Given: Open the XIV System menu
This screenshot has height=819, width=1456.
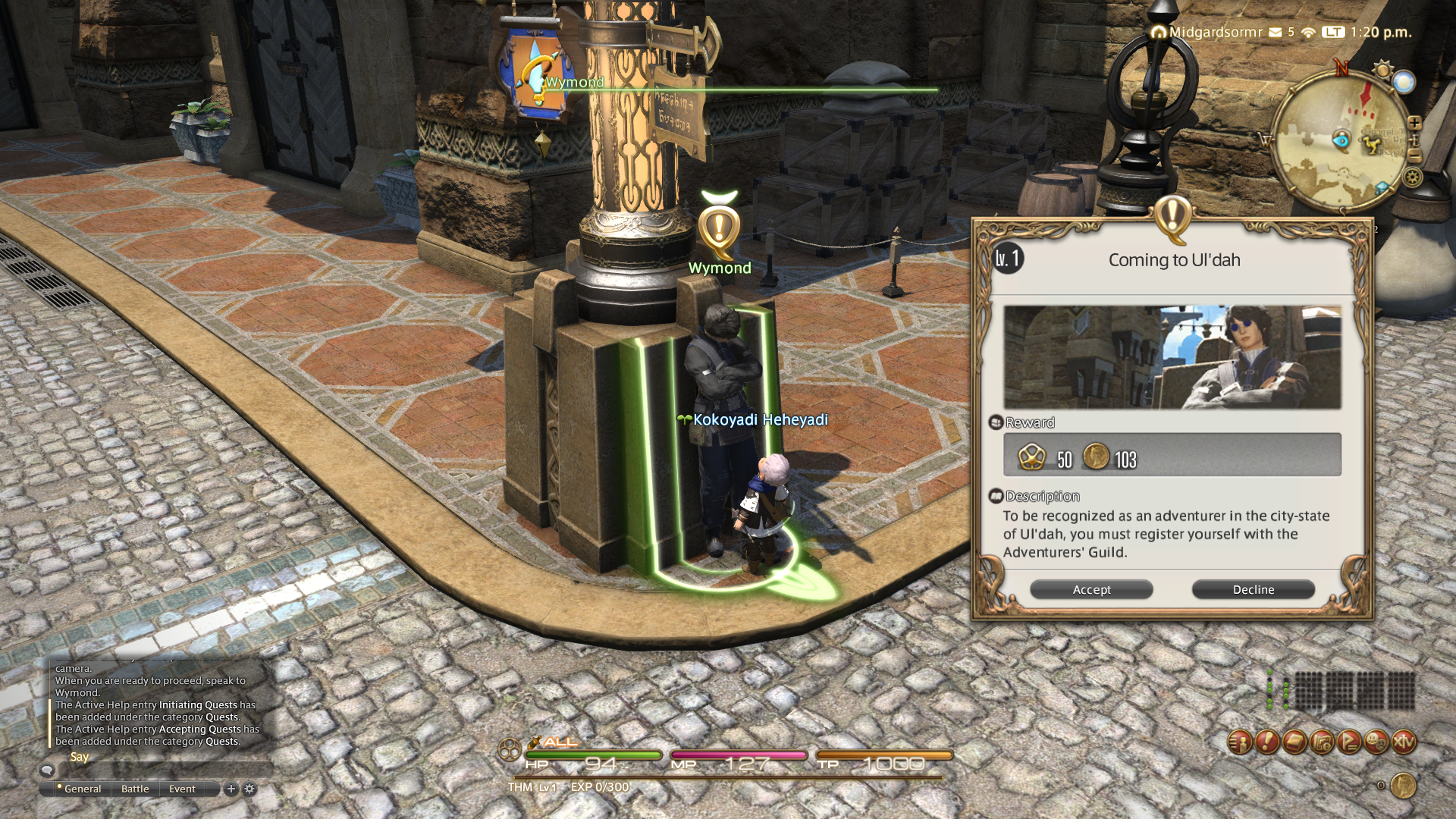Looking at the screenshot, I should (1404, 742).
